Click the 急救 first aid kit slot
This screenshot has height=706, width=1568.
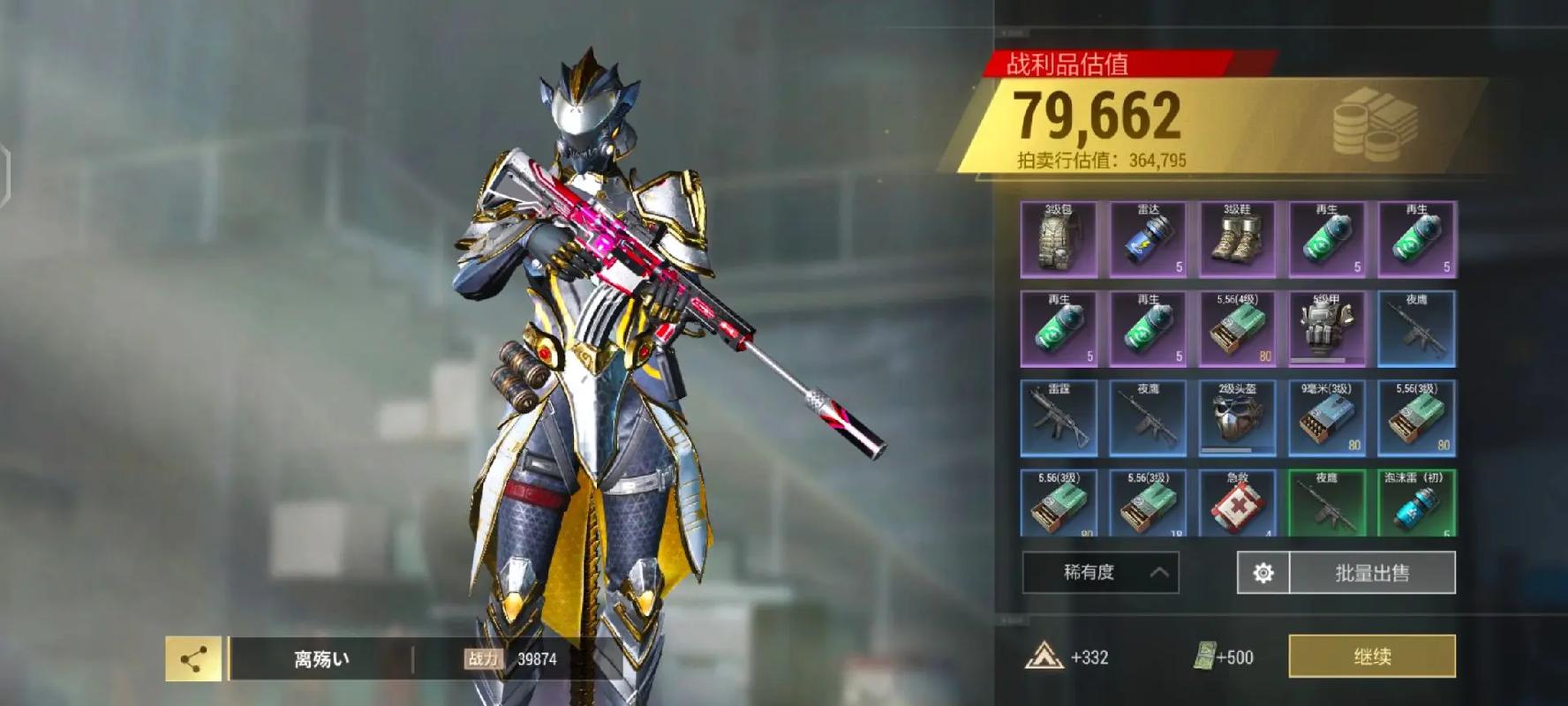click(1237, 503)
